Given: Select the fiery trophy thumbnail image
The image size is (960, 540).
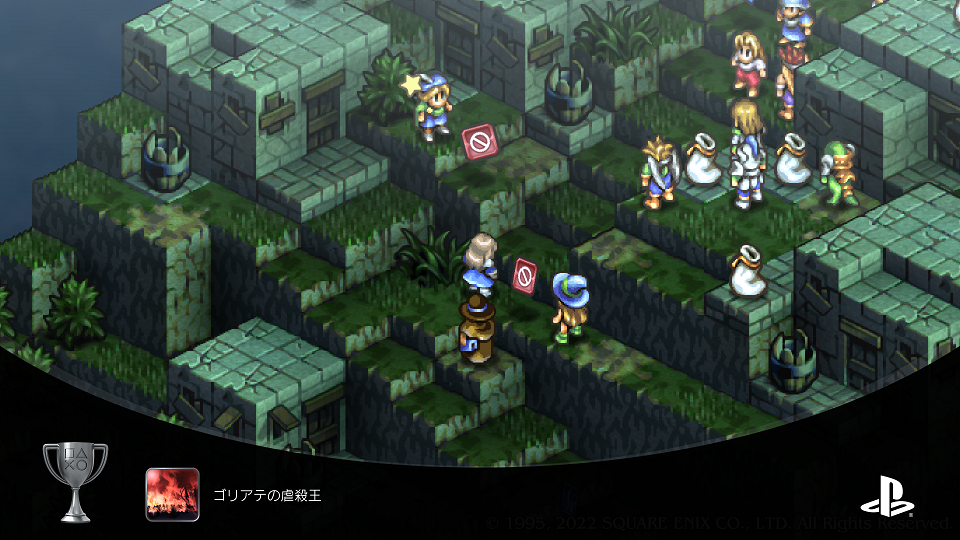Looking at the screenshot, I should coord(172,494).
